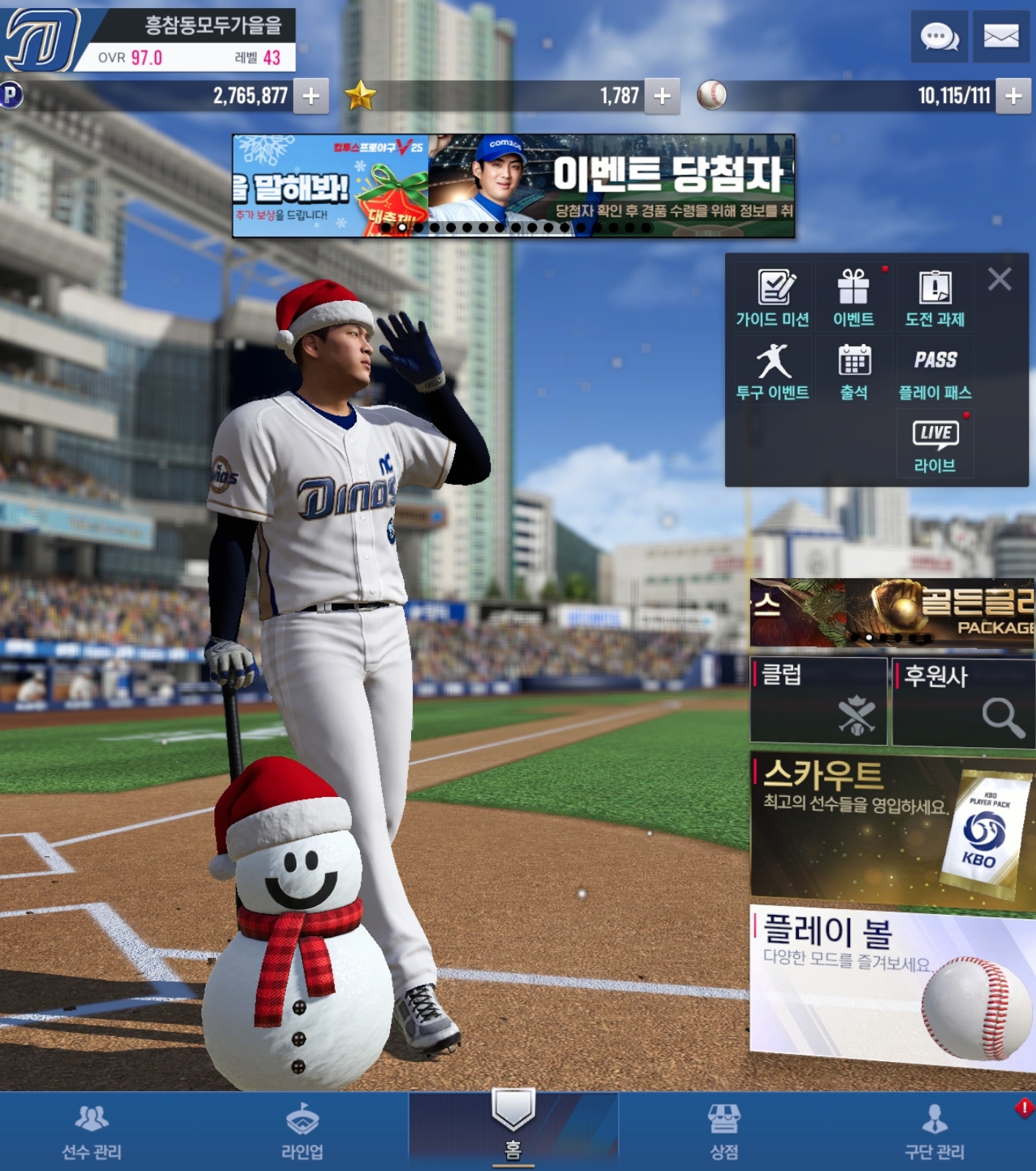Open the 플레이 패스 PASS menu
This screenshot has height=1171, width=1036.
tap(935, 372)
